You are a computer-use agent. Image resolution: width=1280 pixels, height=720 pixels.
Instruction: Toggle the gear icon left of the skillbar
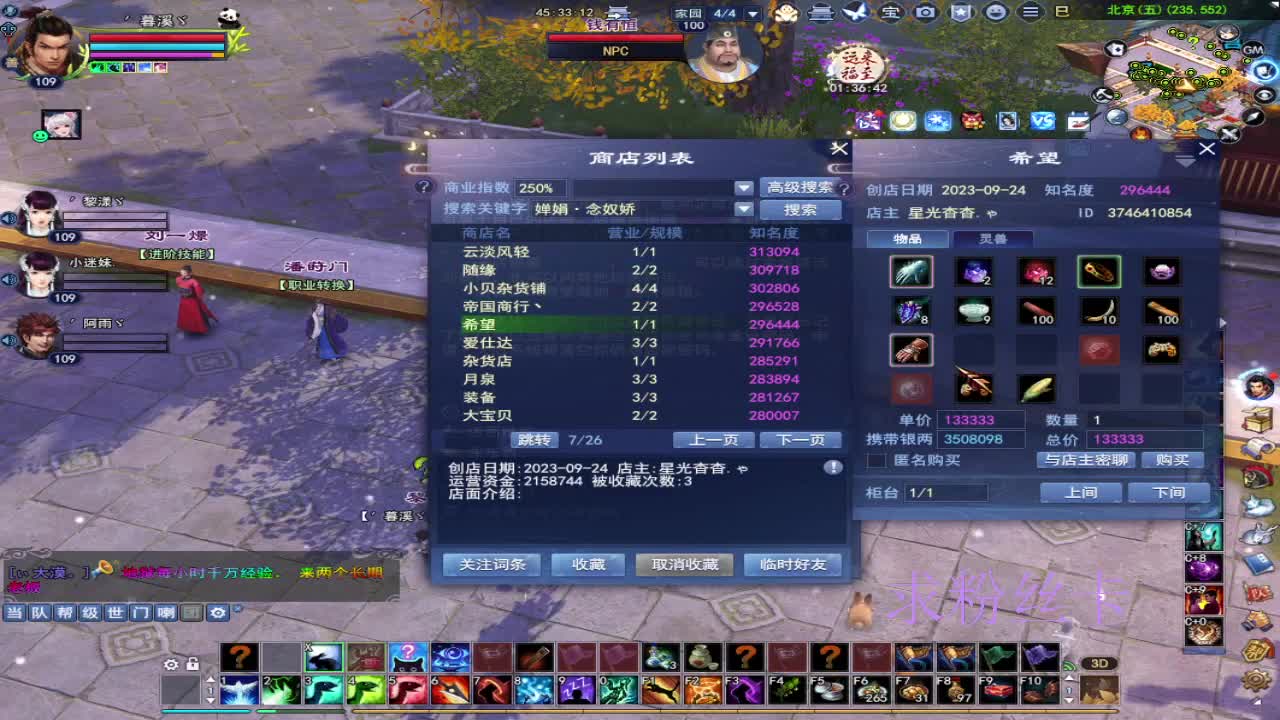click(x=171, y=664)
